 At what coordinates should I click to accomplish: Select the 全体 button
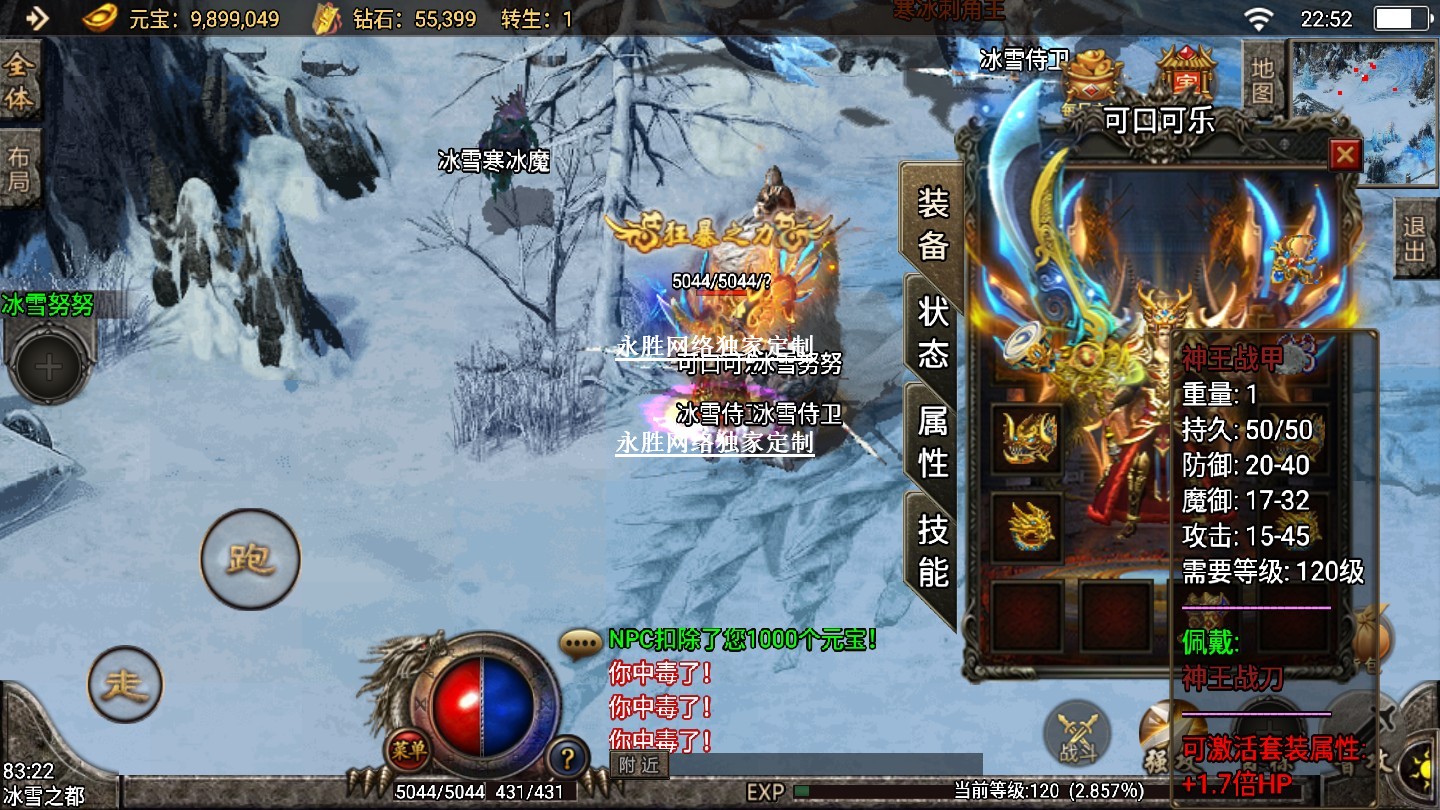(x=19, y=82)
